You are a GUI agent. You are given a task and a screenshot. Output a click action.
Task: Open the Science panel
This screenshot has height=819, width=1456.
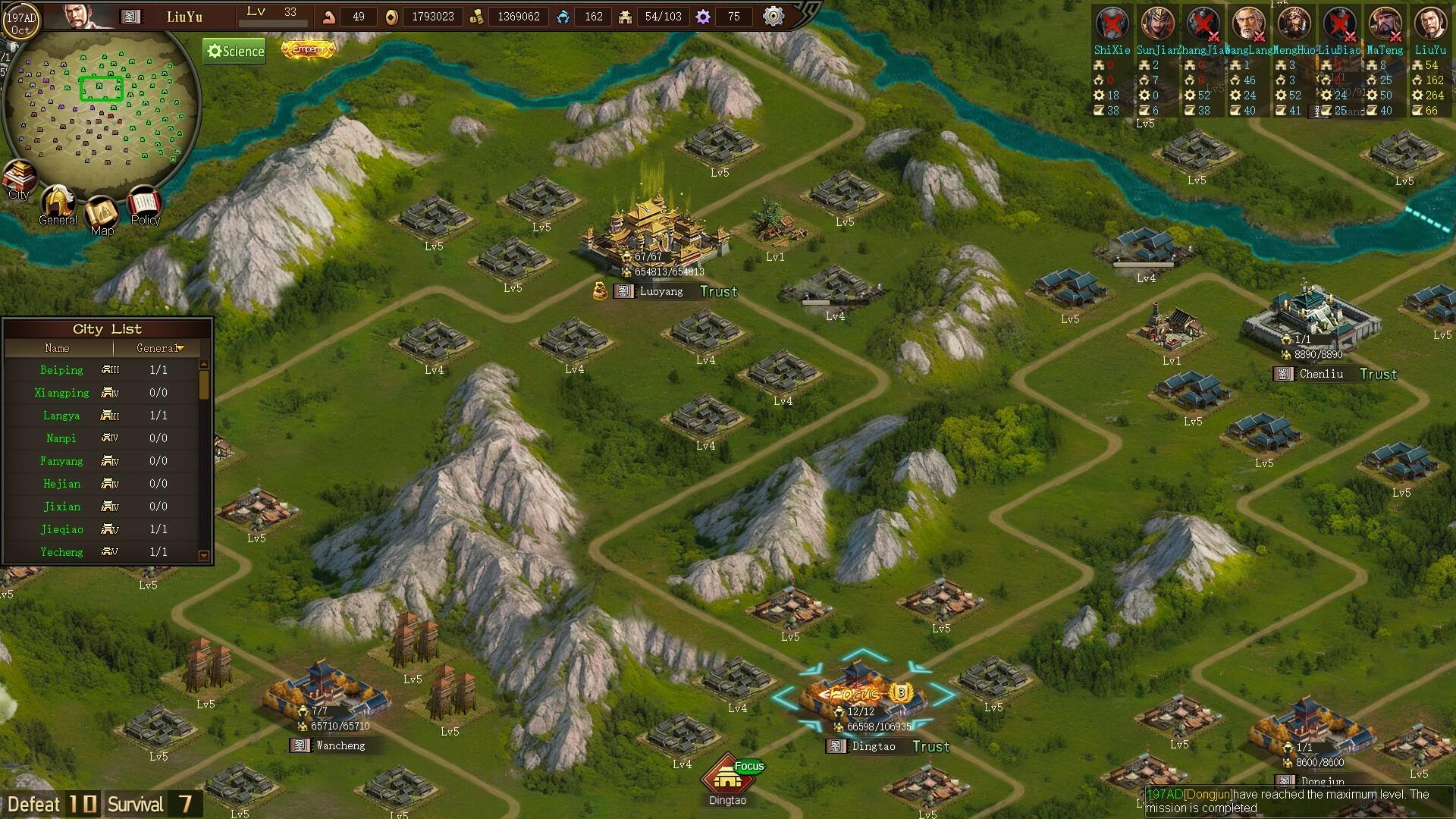[234, 52]
